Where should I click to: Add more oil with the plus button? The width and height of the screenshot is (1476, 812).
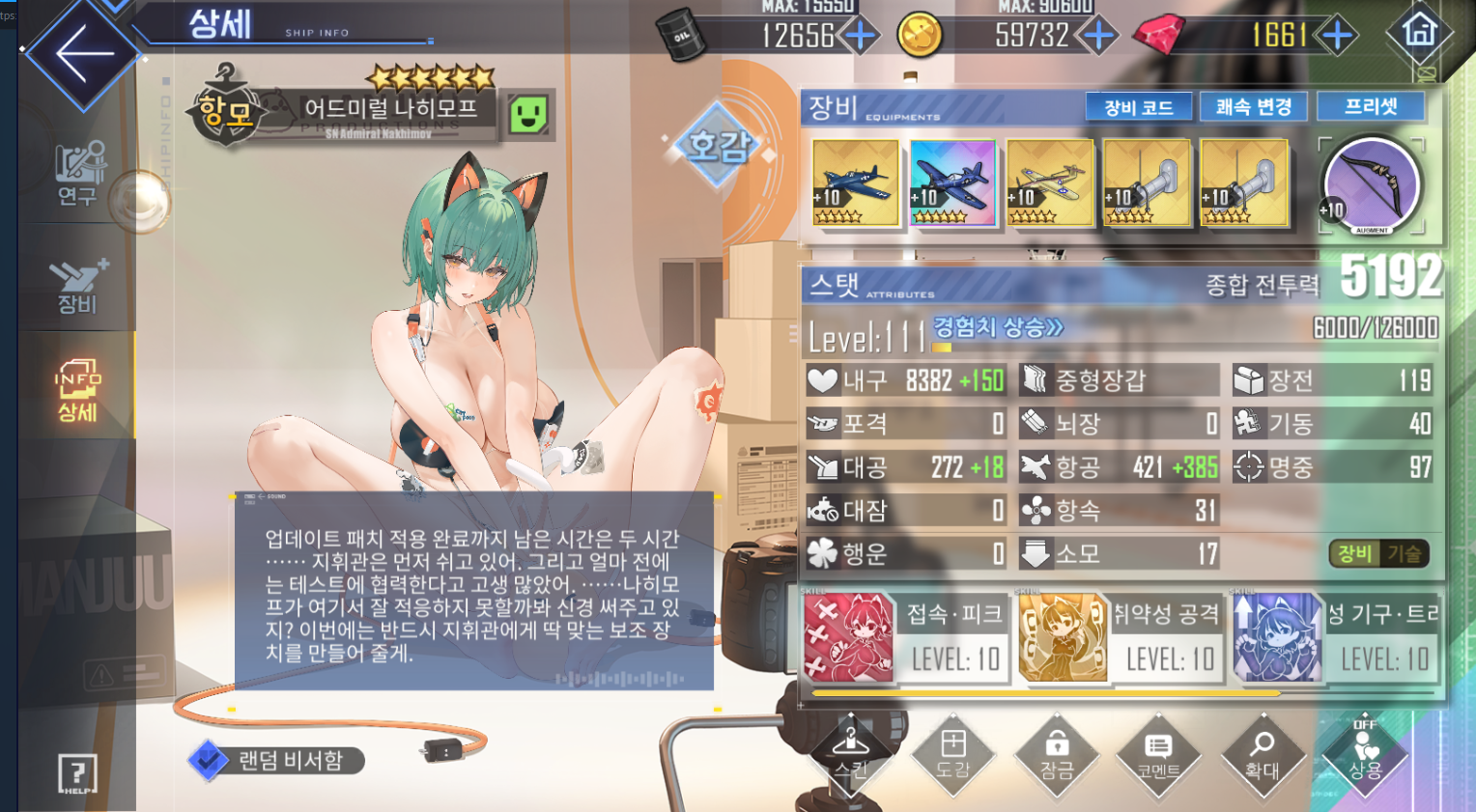point(859,36)
